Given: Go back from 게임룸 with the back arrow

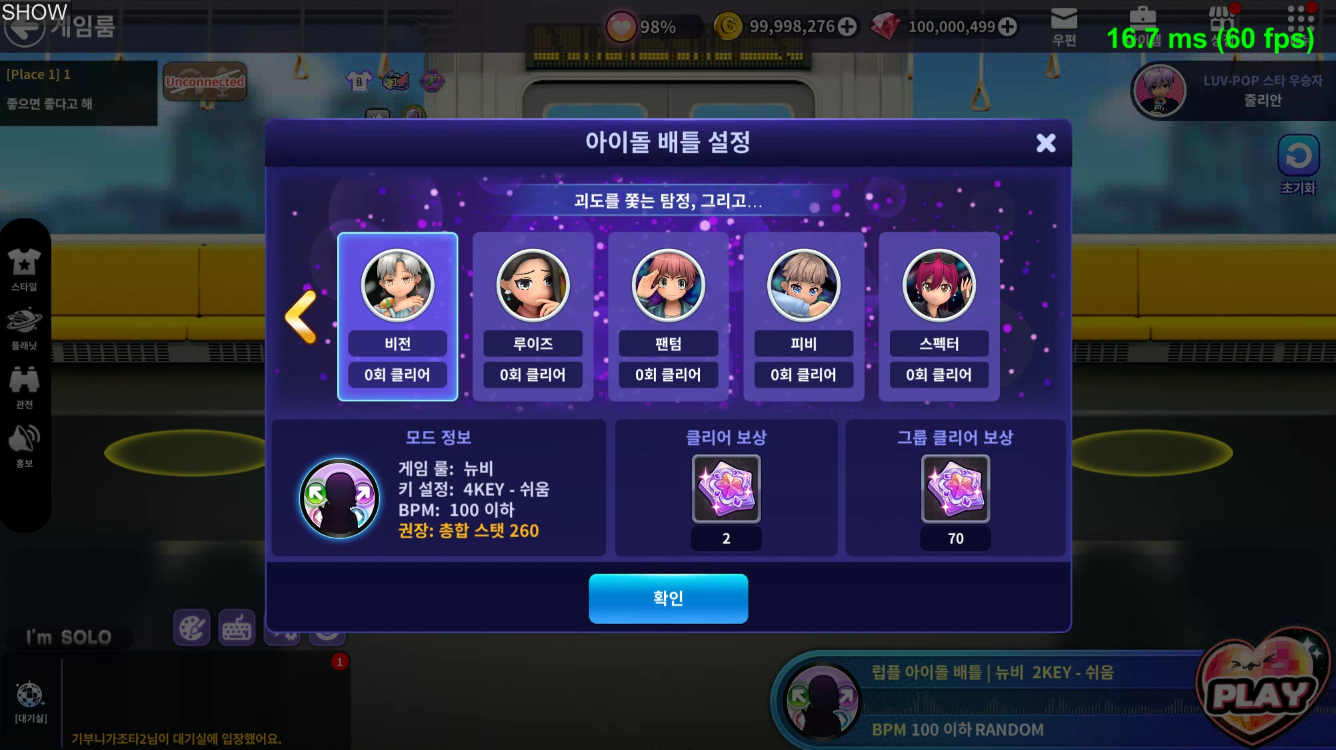Looking at the screenshot, I should (x=22, y=27).
